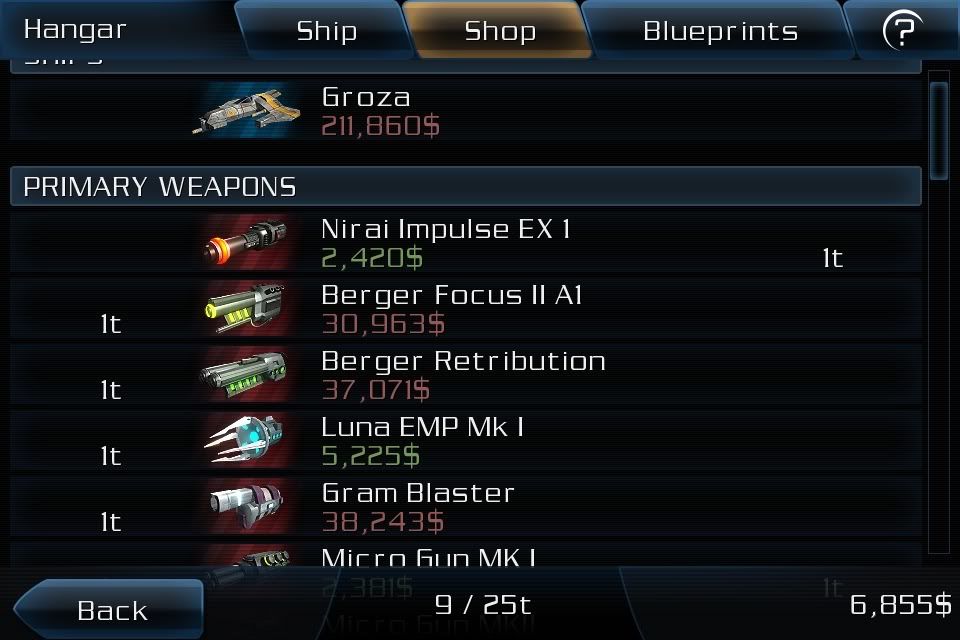Choose the Gram Blaster listing

(x=465, y=507)
